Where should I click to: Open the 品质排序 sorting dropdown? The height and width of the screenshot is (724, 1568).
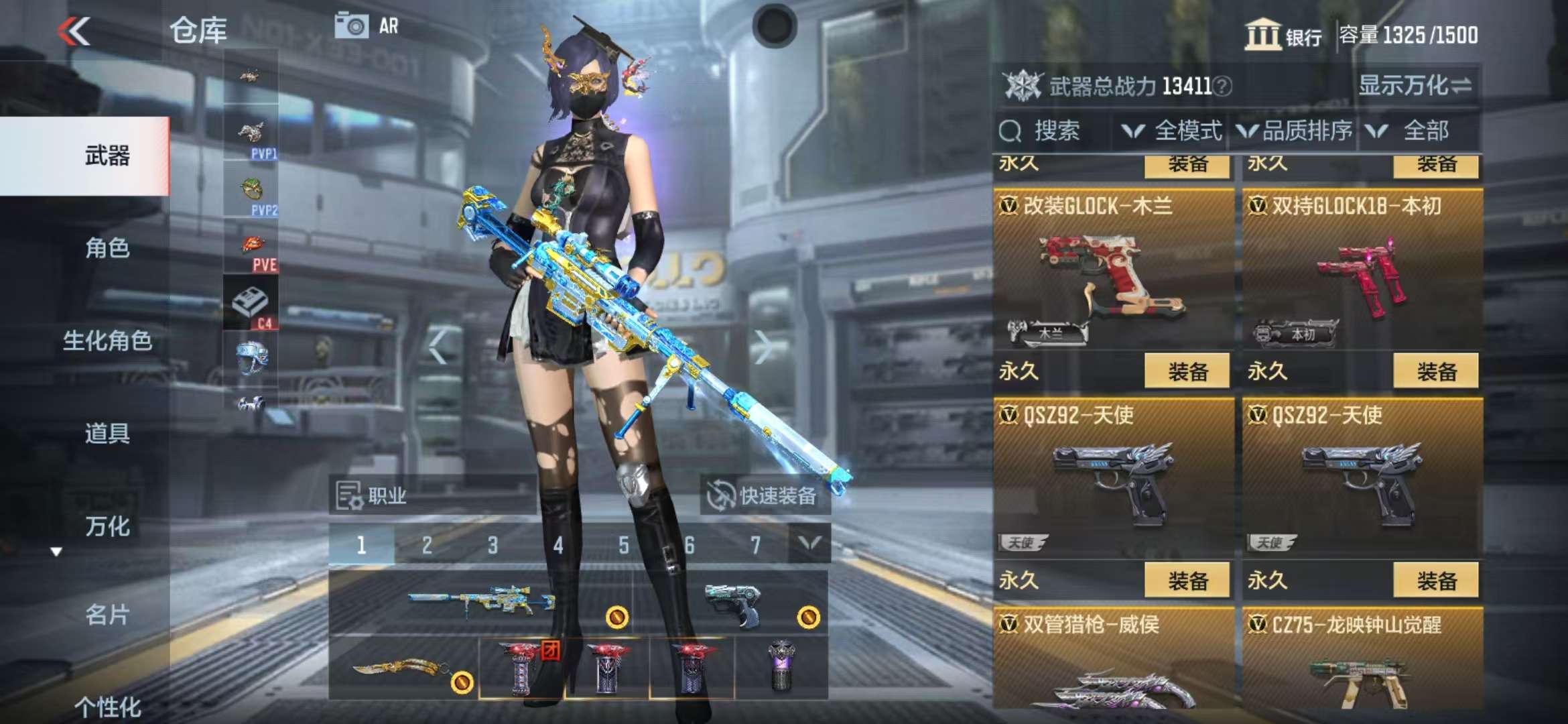[1295, 131]
